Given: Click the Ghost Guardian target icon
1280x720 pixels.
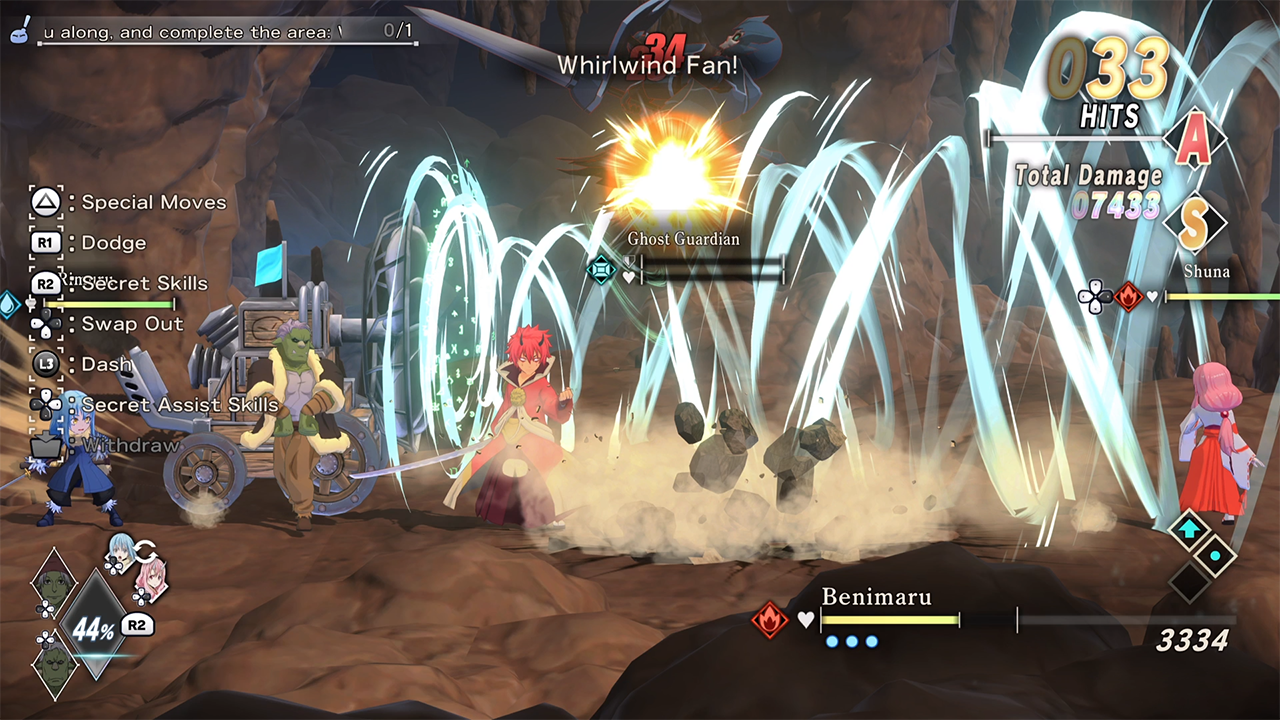Looking at the screenshot, I should [x=601, y=269].
